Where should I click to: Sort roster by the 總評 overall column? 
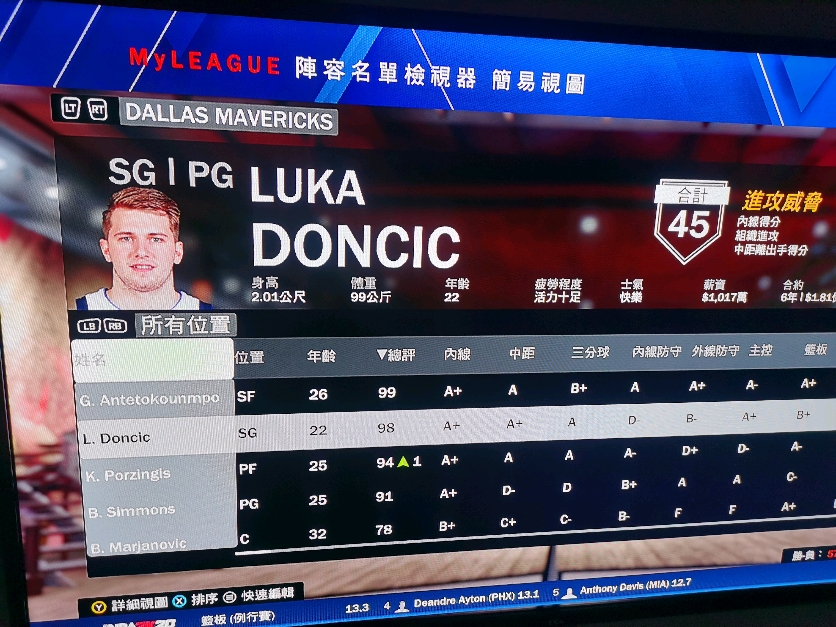pos(395,355)
